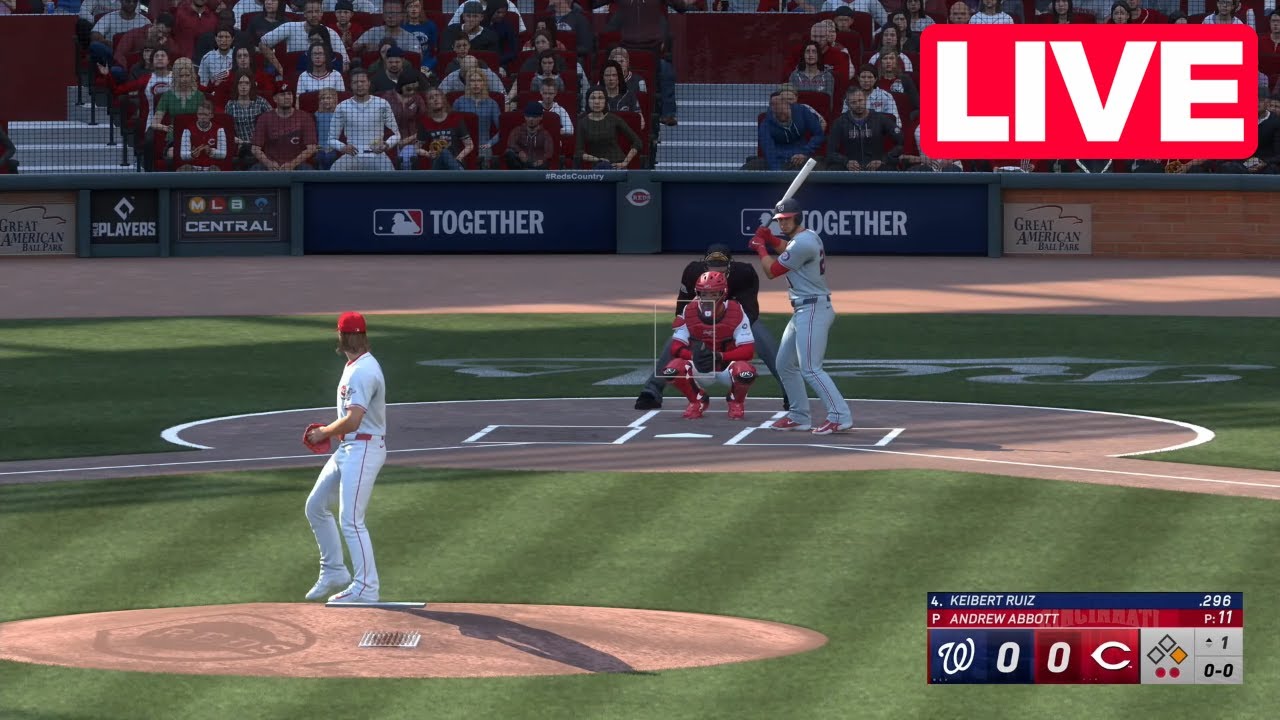1280x720 pixels.
Task: Click the P:11 pitch count label
Action: click(1218, 617)
